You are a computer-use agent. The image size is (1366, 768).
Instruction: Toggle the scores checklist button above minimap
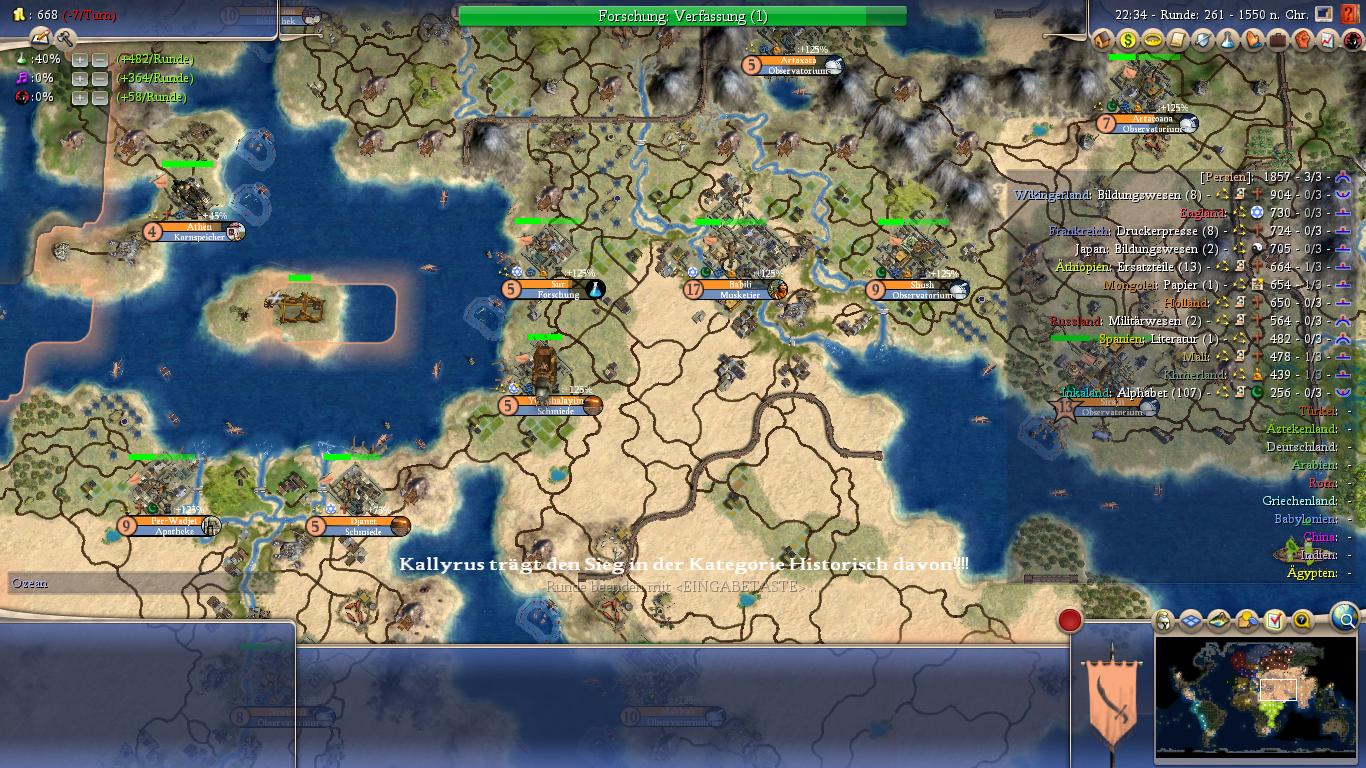pos(1274,621)
